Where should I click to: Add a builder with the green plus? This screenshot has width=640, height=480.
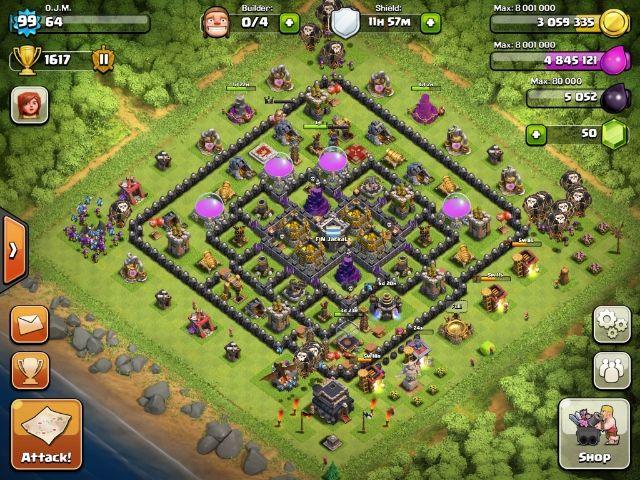(x=289, y=22)
